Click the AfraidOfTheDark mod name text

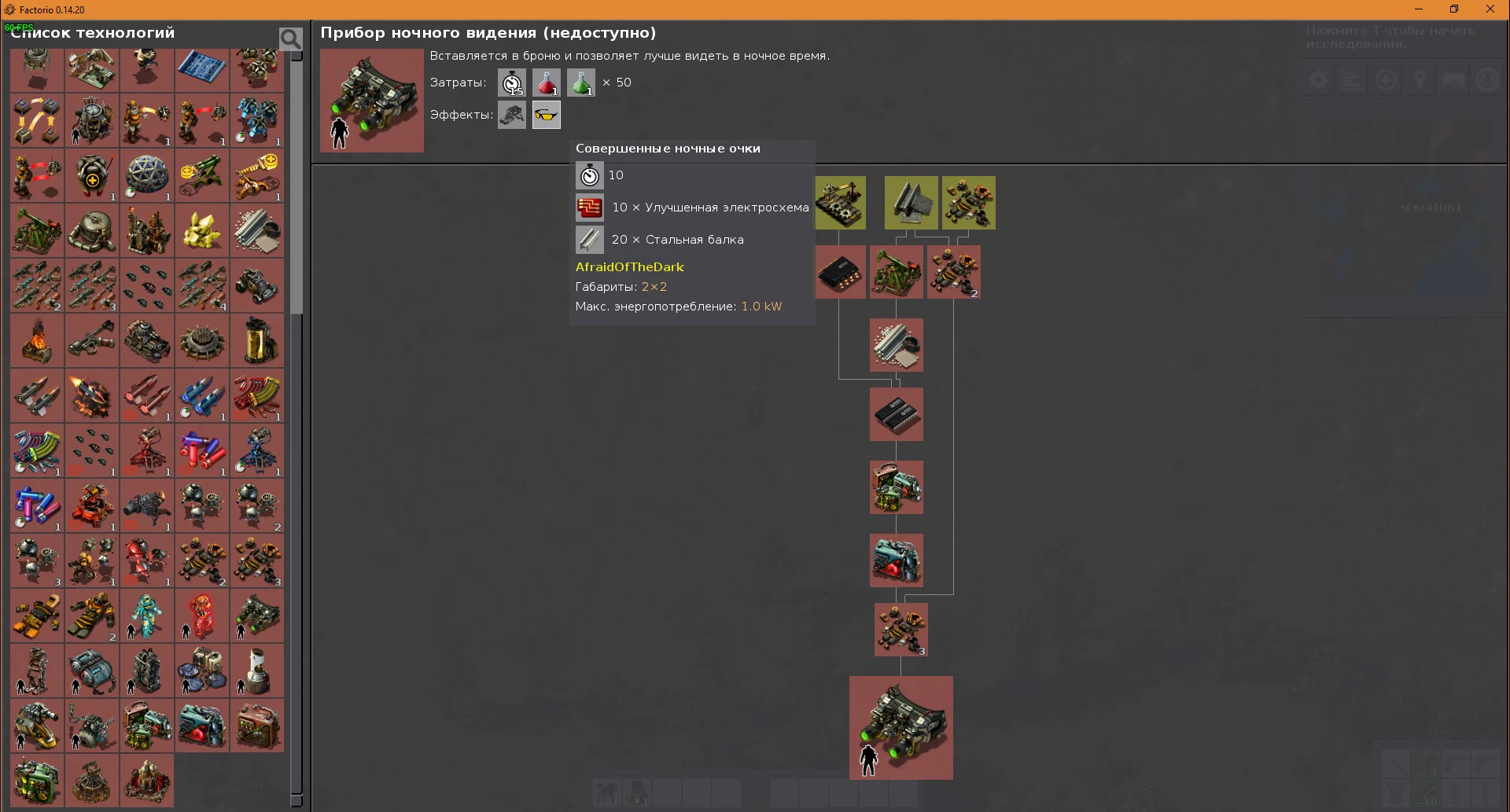(629, 266)
